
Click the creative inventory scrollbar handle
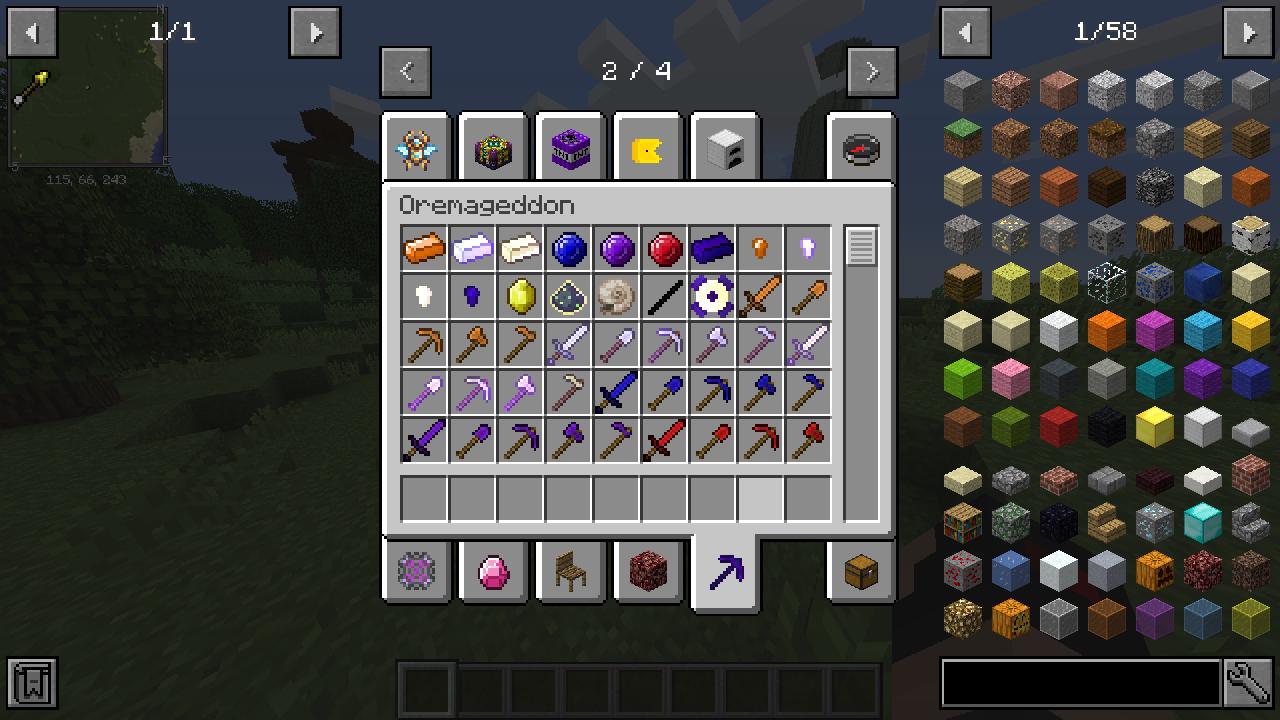pyautogui.click(x=861, y=246)
